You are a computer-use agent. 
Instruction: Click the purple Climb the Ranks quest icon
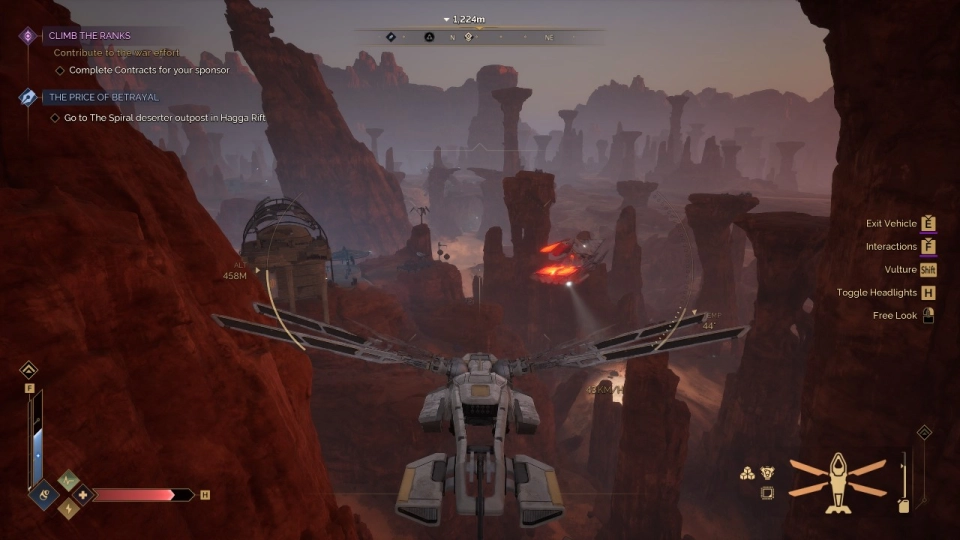pos(28,36)
